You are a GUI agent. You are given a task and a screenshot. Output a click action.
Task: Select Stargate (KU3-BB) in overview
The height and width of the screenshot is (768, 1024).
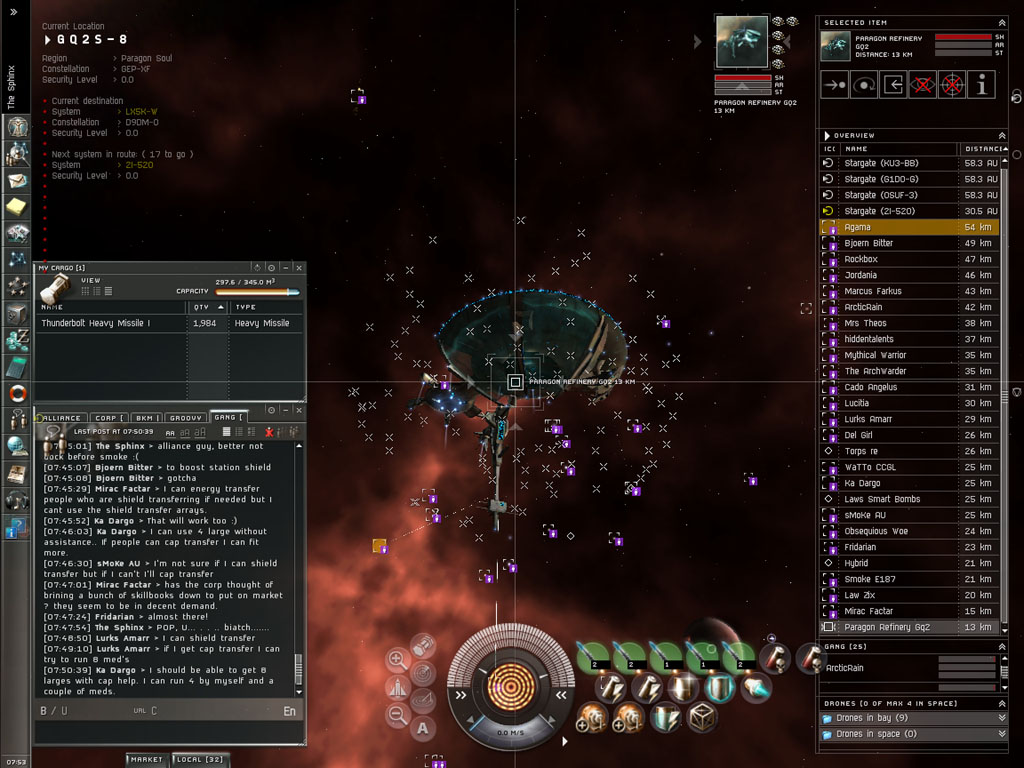point(900,163)
